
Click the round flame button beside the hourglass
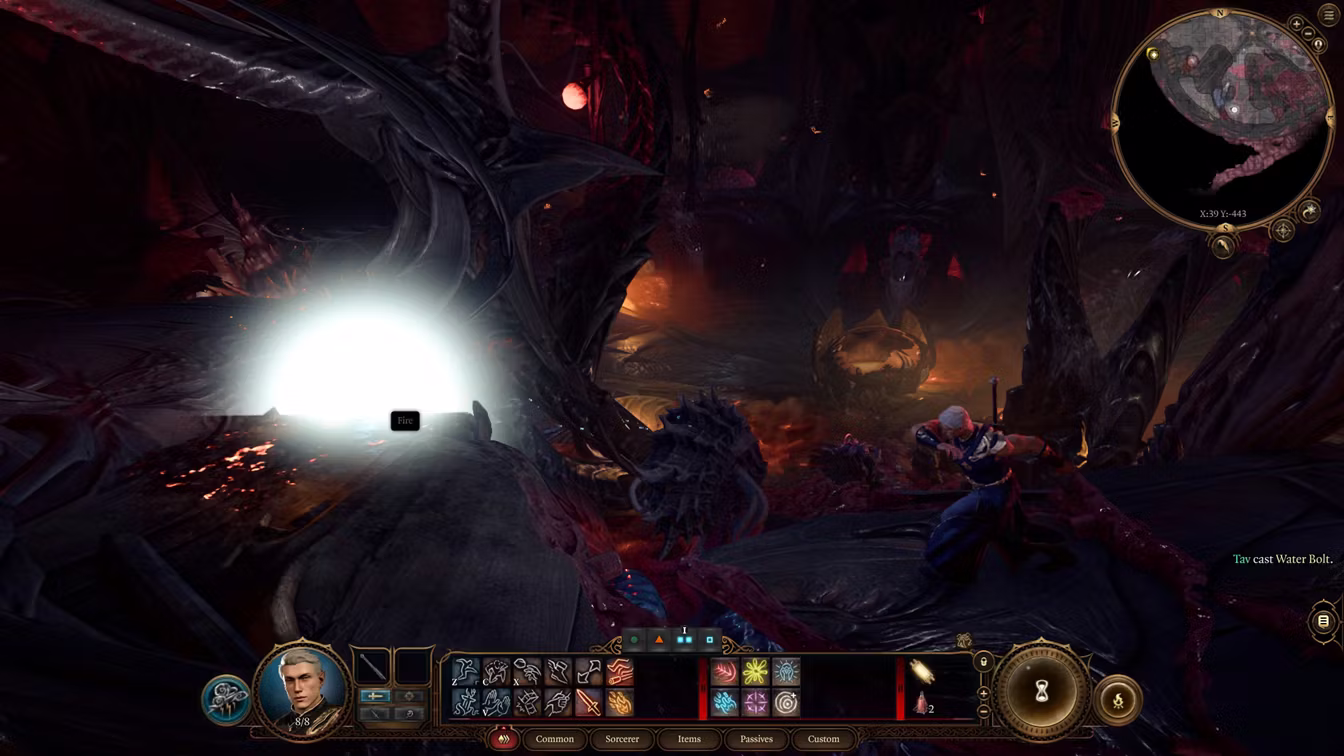click(x=1119, y=700)
